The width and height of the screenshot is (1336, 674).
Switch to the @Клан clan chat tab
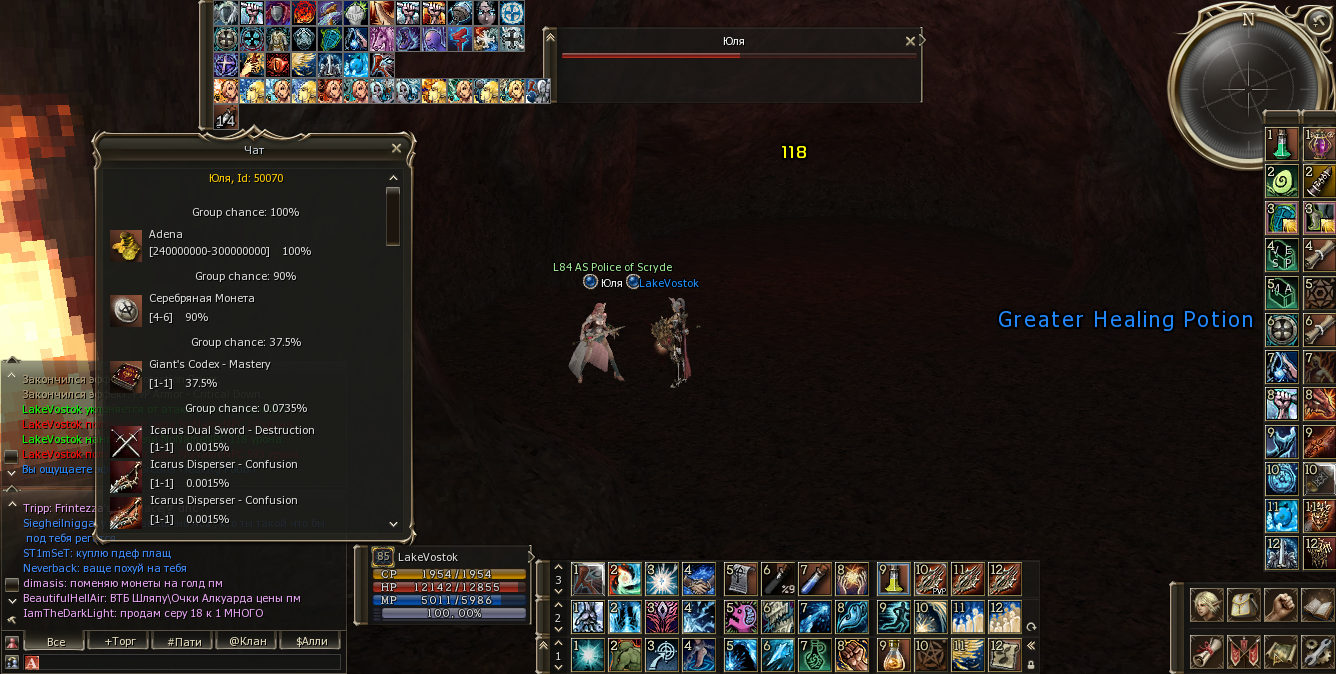point(247,641)
